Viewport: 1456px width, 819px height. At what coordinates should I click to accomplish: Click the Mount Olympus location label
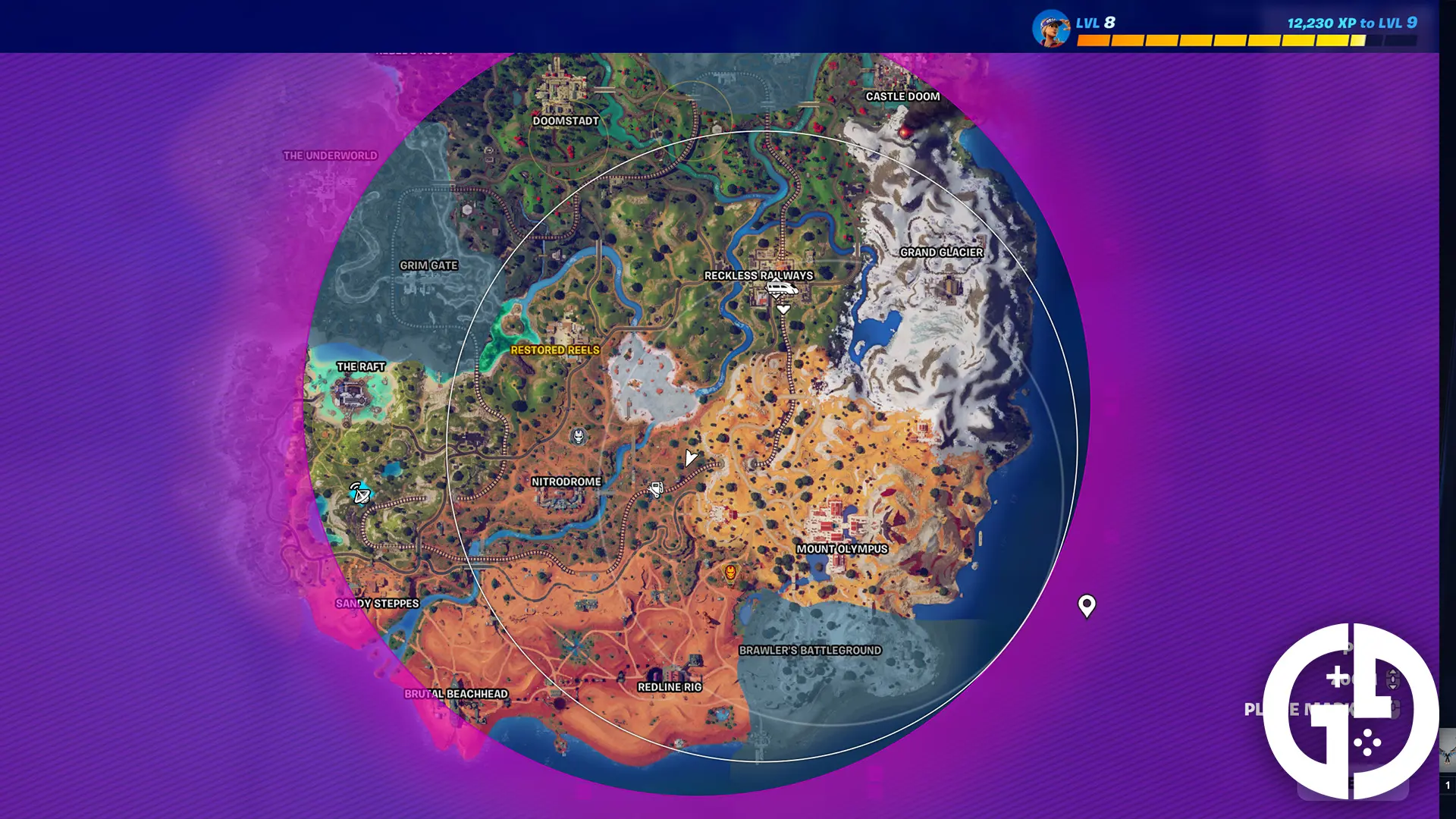(x=842, y=550)
